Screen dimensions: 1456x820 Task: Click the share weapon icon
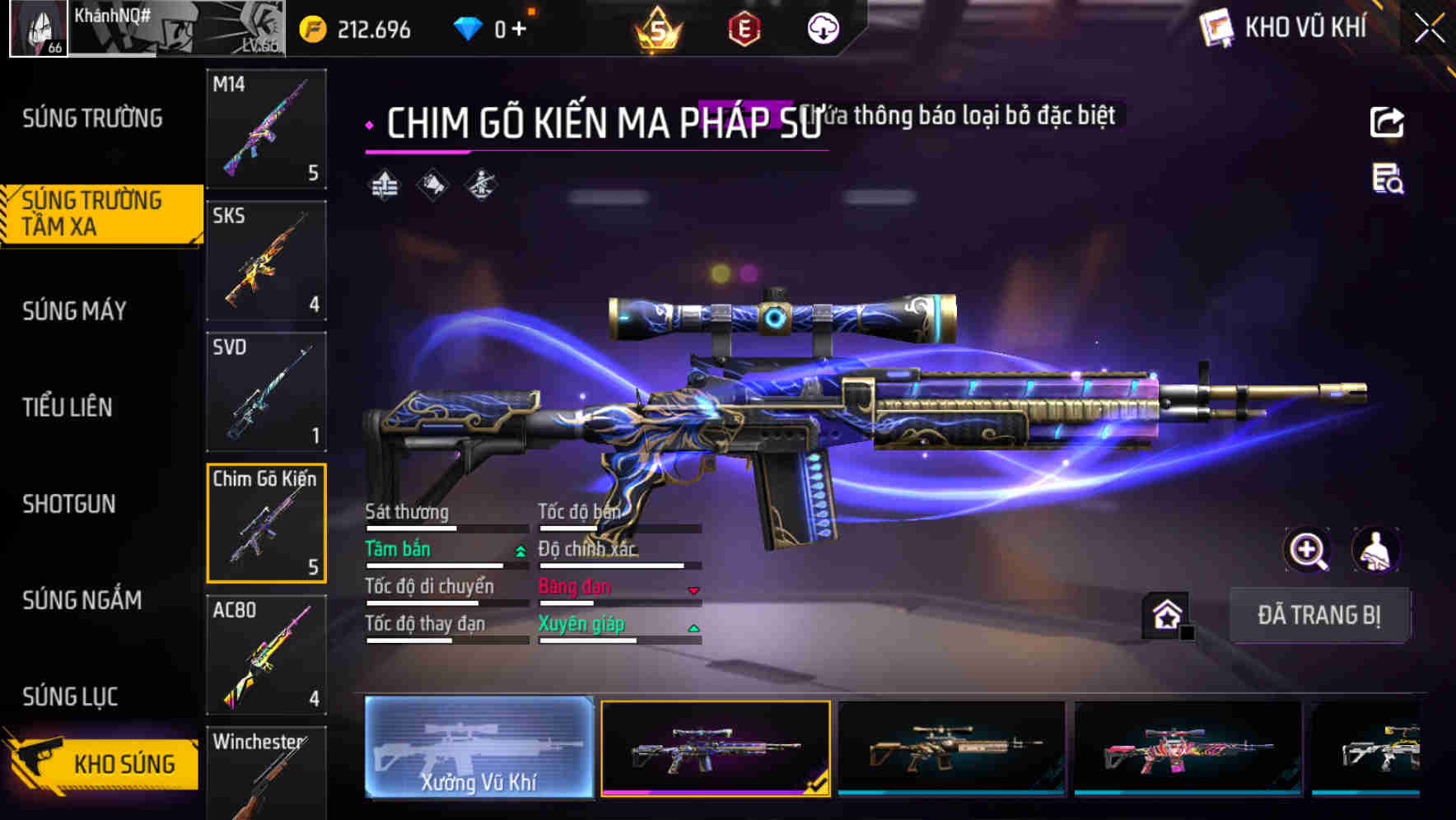pyautogui.click(x=1386, y=122)
